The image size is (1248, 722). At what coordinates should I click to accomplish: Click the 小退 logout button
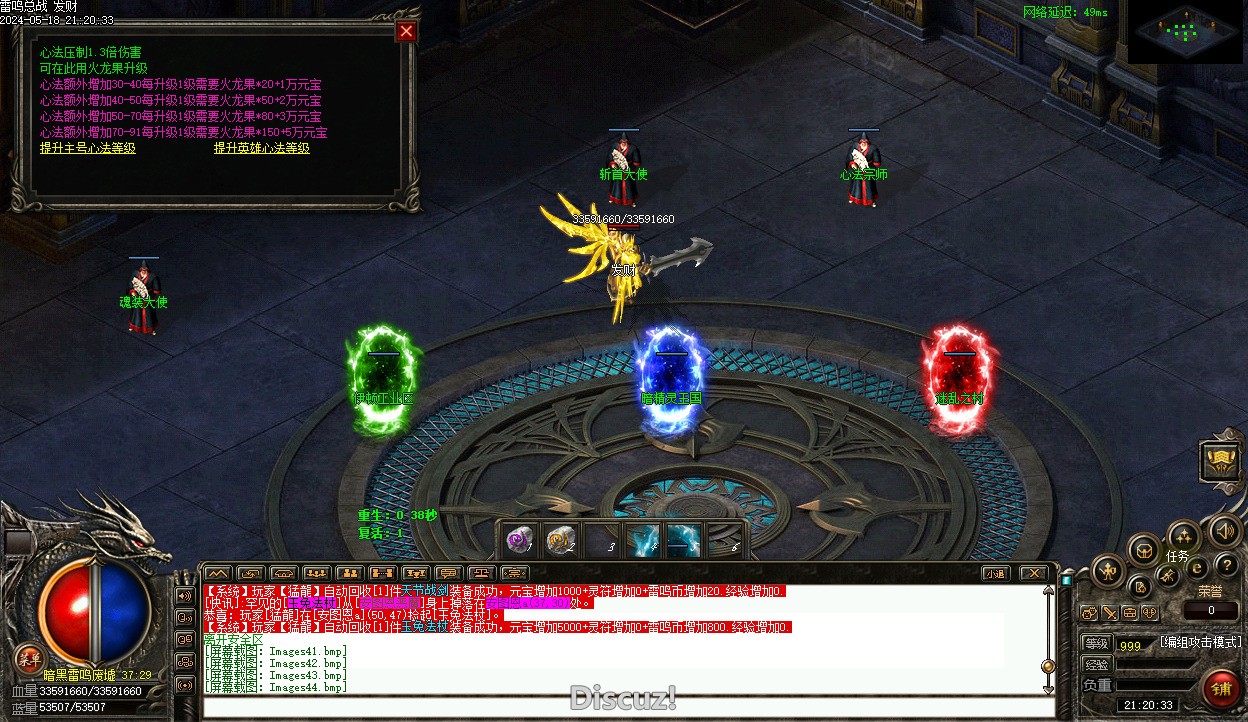tap(994, 573)
